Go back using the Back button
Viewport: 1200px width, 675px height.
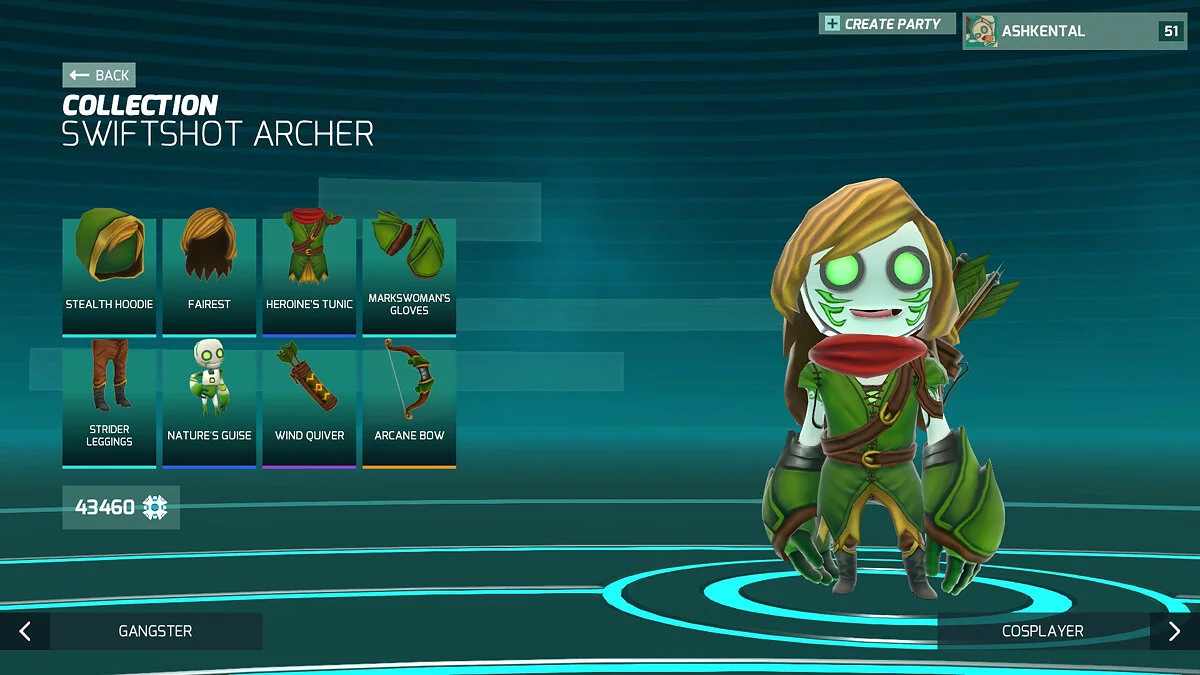pos(98,75)
